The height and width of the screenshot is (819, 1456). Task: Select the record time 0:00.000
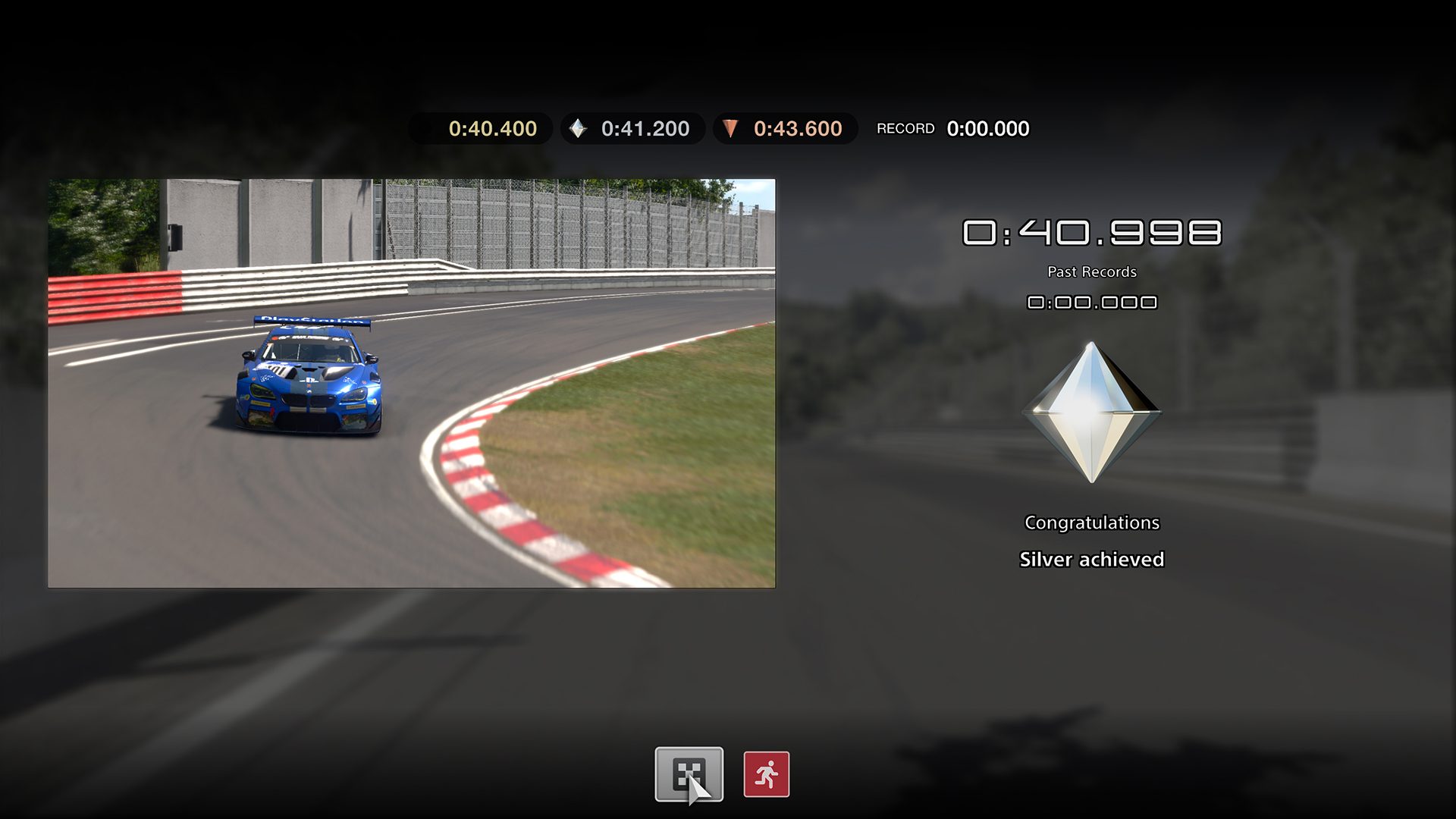pos(987,128)
